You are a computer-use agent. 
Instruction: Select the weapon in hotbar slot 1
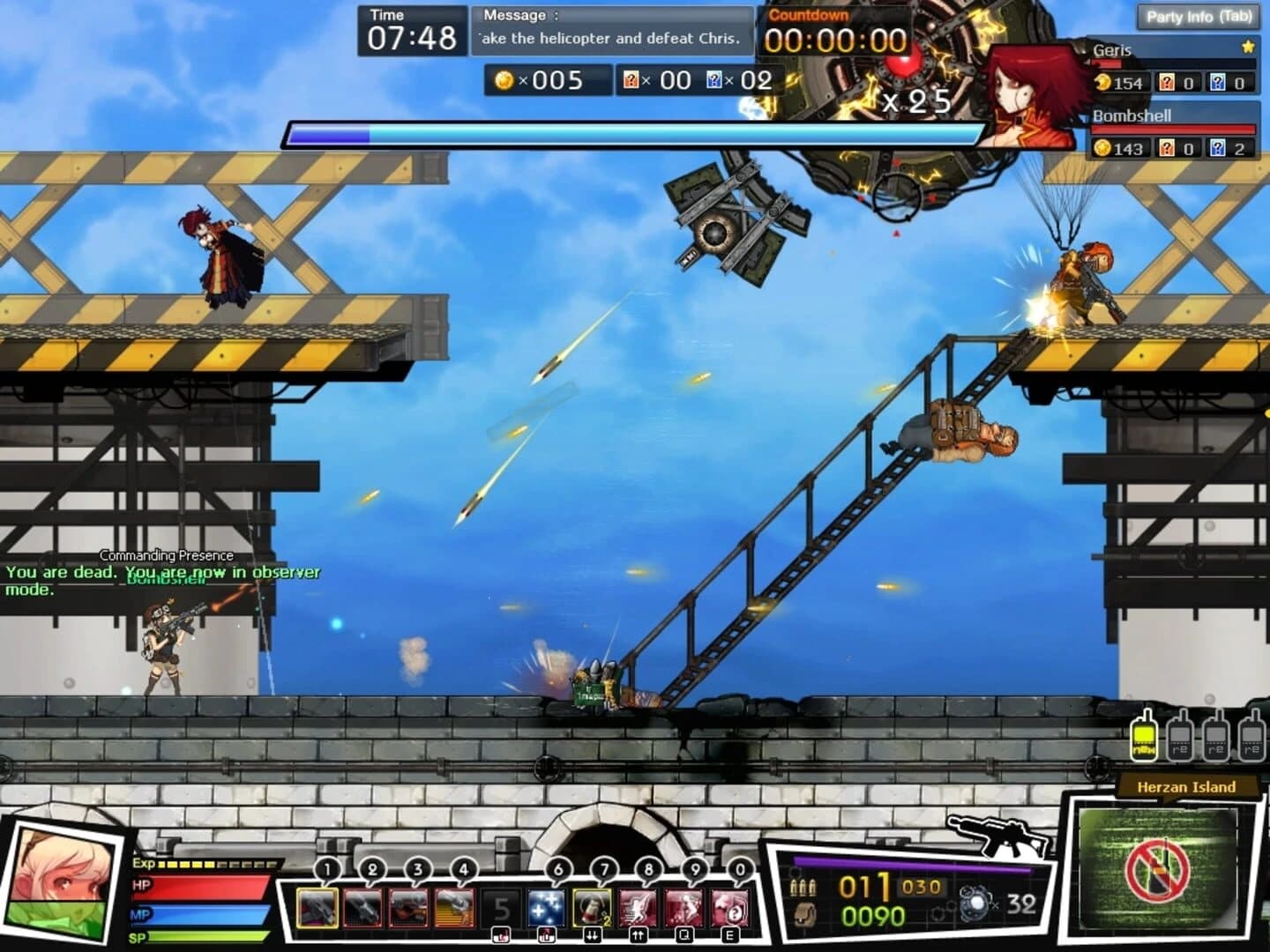point(318,907)
